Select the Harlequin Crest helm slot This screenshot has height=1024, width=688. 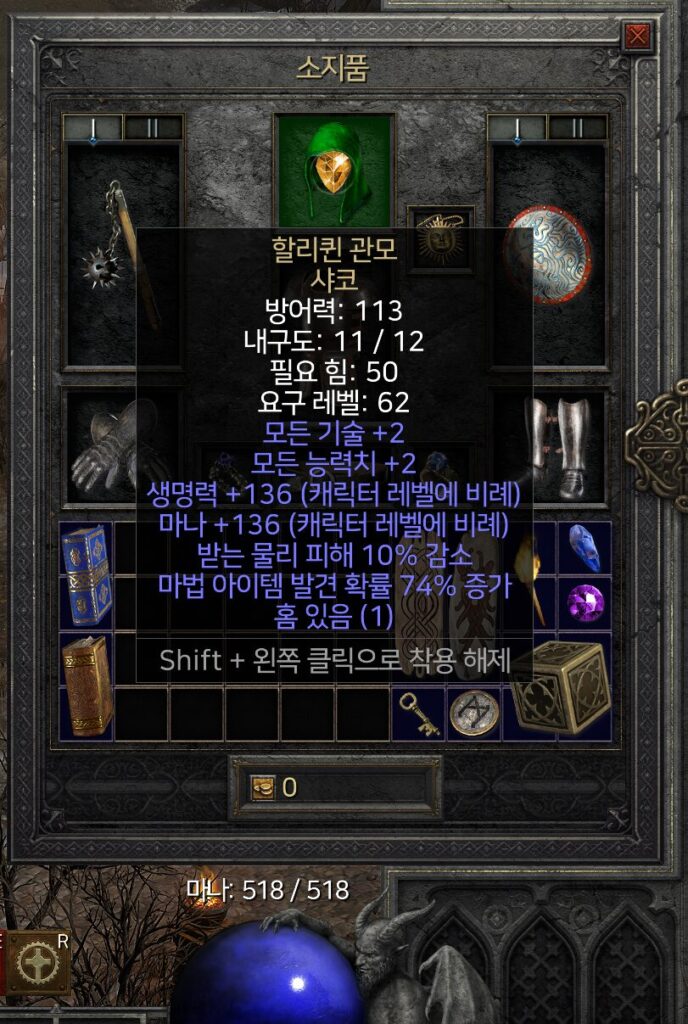tap(334, 170)
